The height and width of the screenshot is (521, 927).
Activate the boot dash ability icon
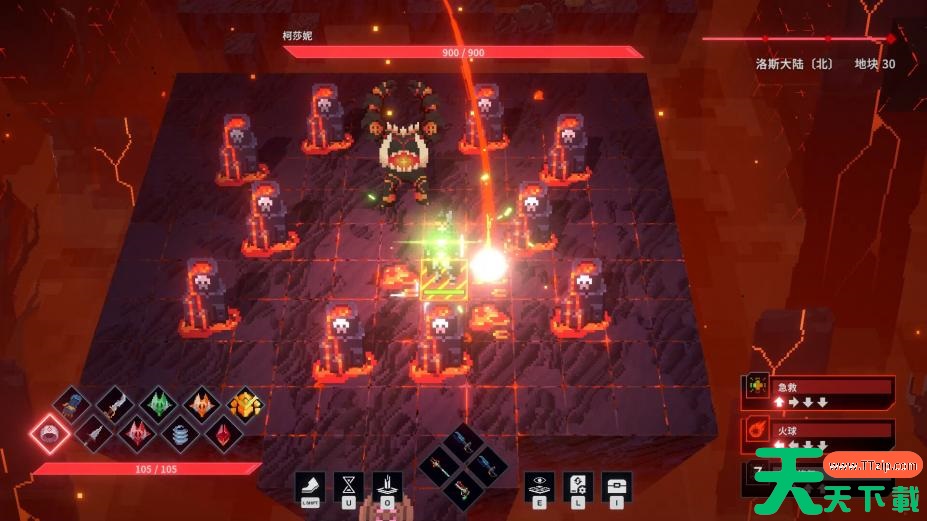tap(309, 487)
